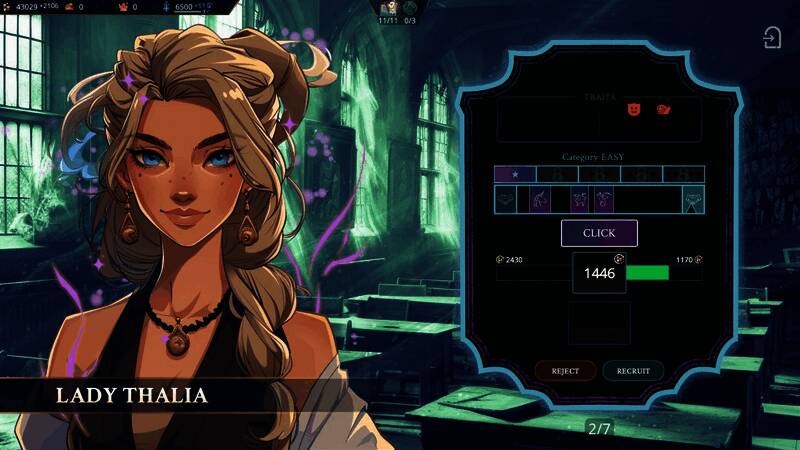Screen dimensions: 800x450
Task: Select the red devil mask trait icon
Action: coord(632,108)
